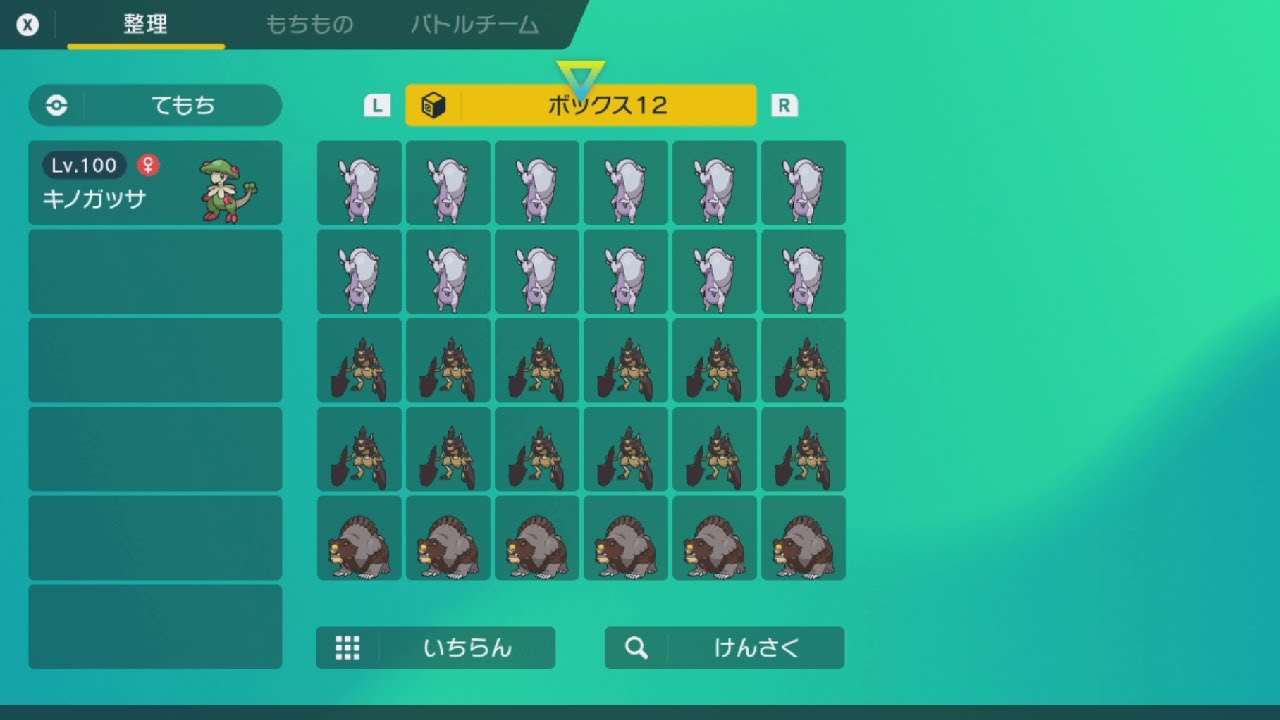Select the last empty party slot
This screenshot has width=1280, height=720.
pos(155,626)
